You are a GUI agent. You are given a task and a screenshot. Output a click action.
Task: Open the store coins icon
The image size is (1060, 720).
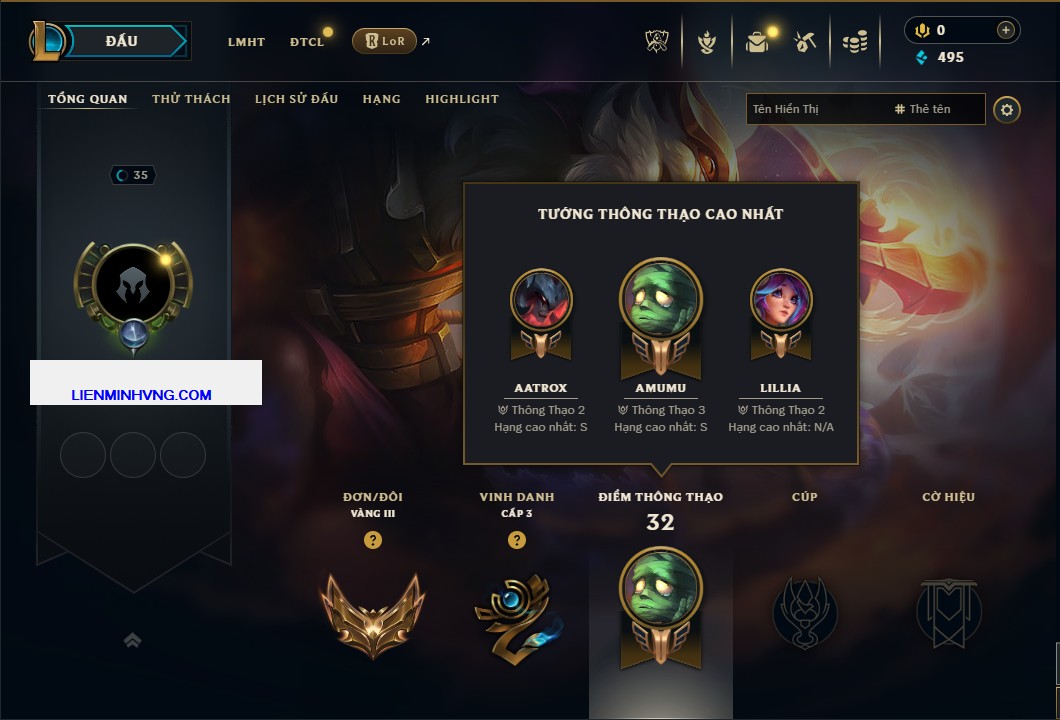[x=854, y=42]
